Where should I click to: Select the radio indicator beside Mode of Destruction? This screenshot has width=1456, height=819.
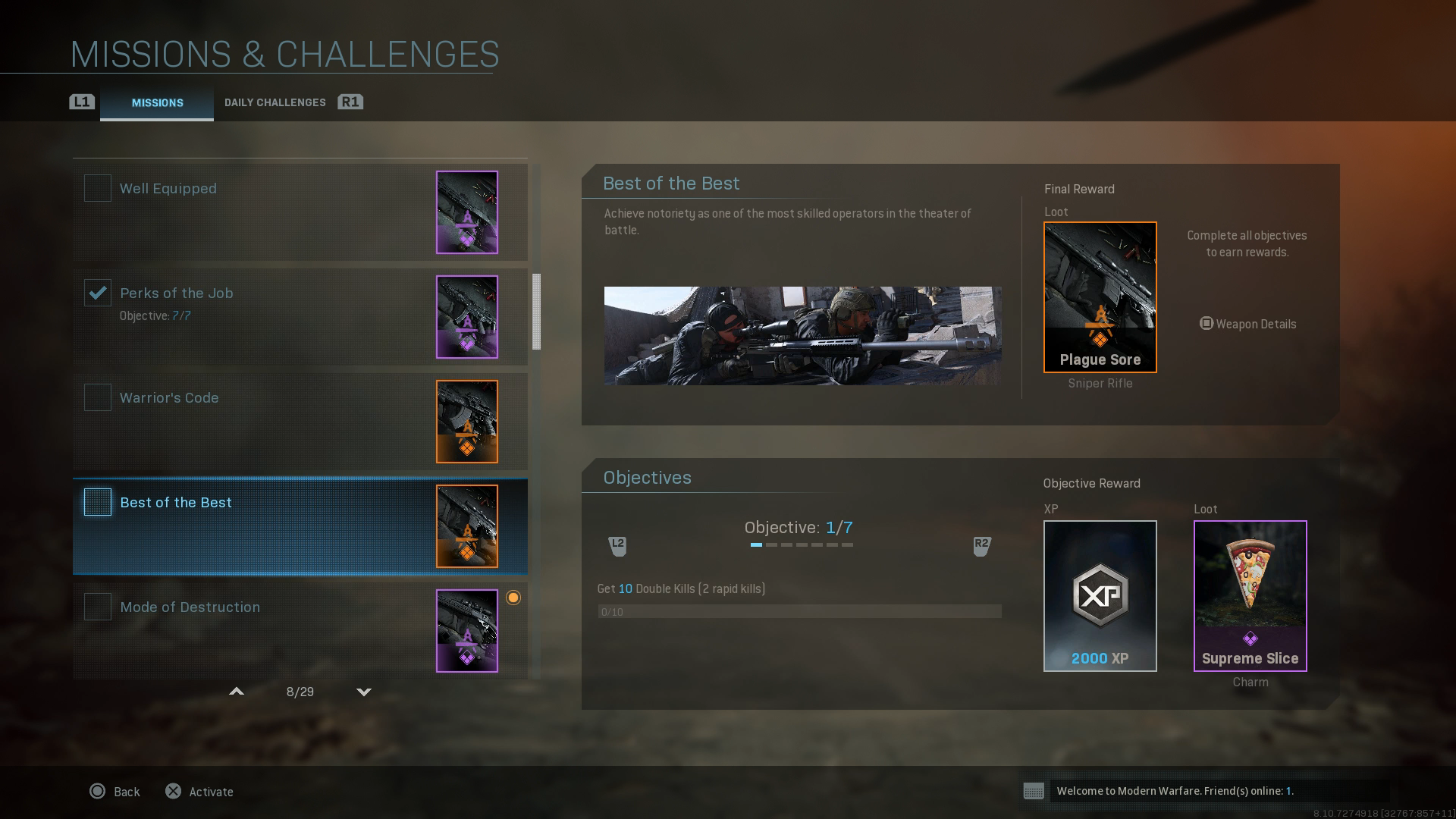click(x=514, y=598)
